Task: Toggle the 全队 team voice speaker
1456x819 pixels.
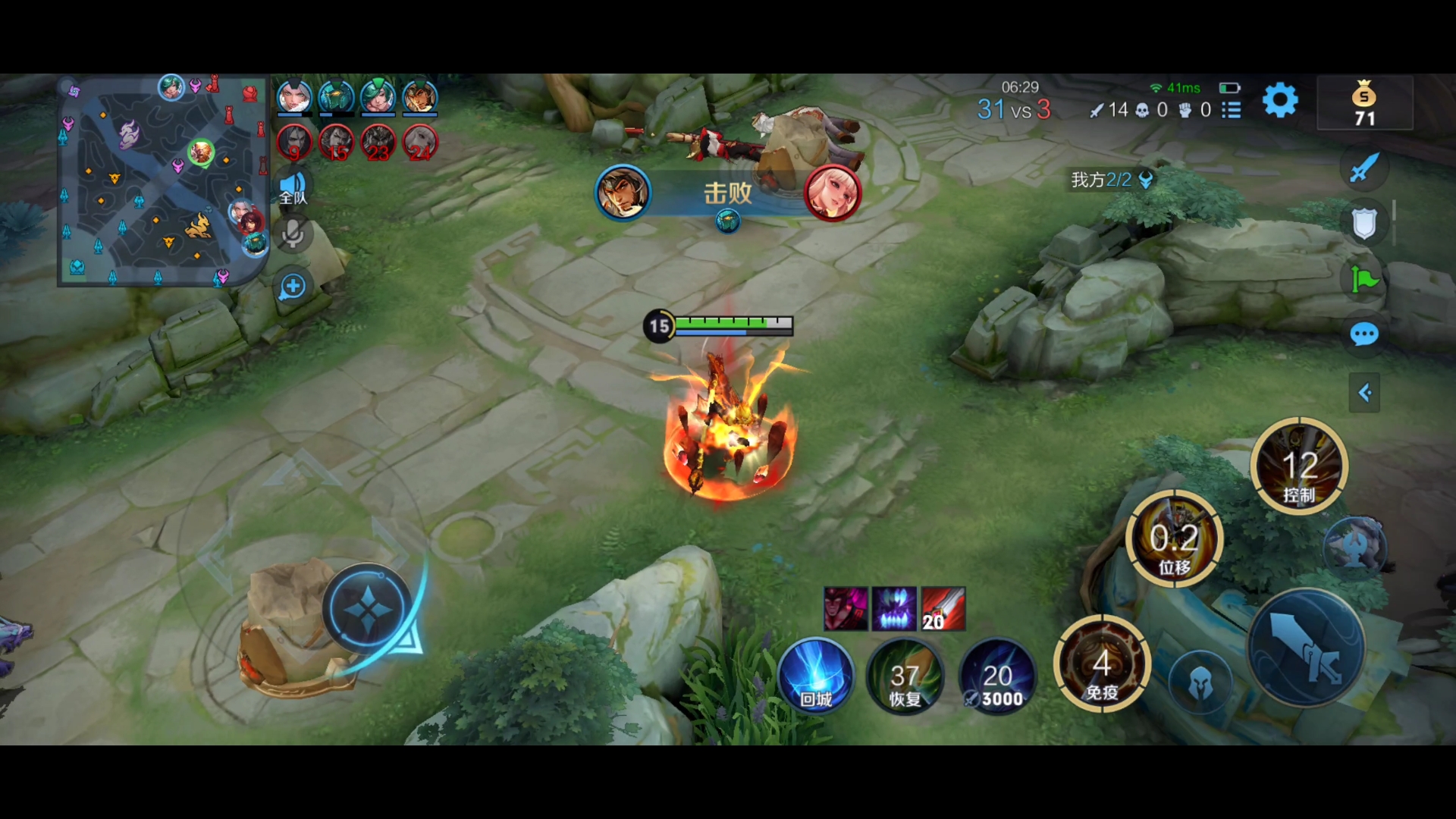Action: (293, 187)
